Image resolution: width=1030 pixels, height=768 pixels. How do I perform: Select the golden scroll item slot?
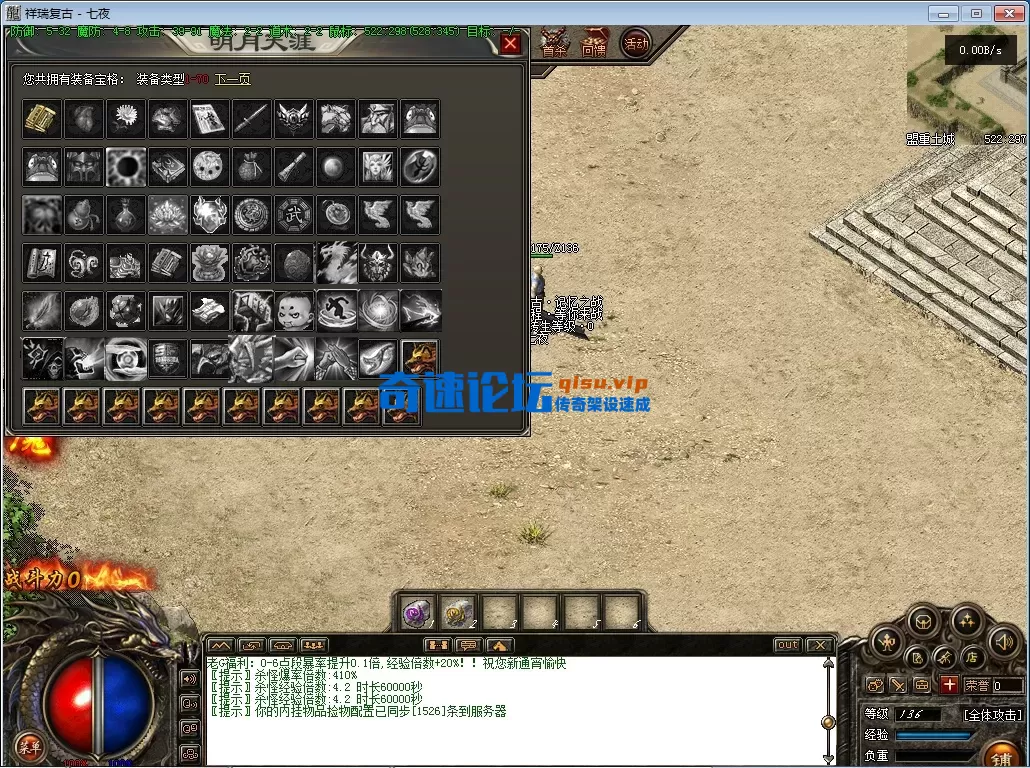pos(42,119)
